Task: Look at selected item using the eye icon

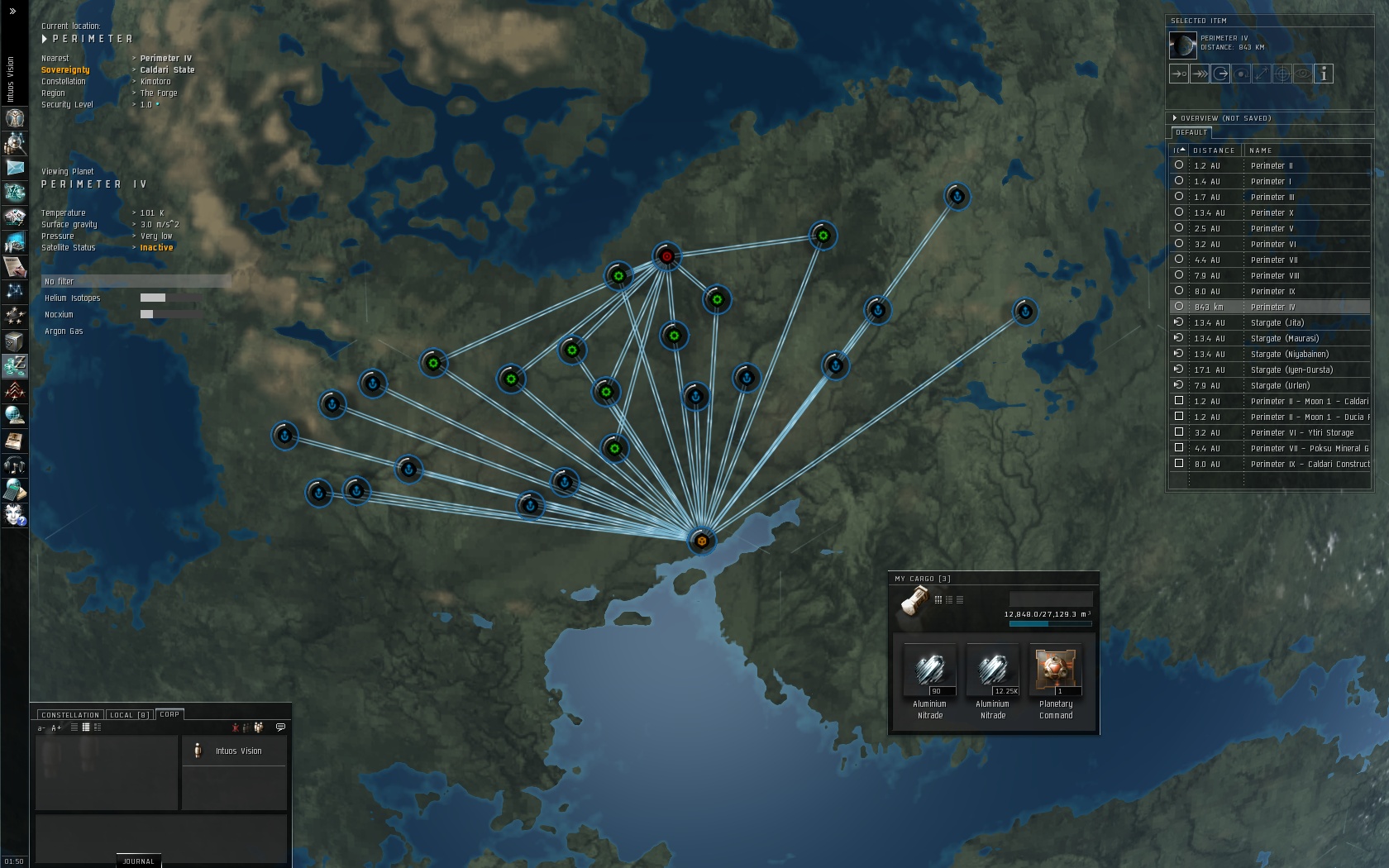Action: 1303,74
